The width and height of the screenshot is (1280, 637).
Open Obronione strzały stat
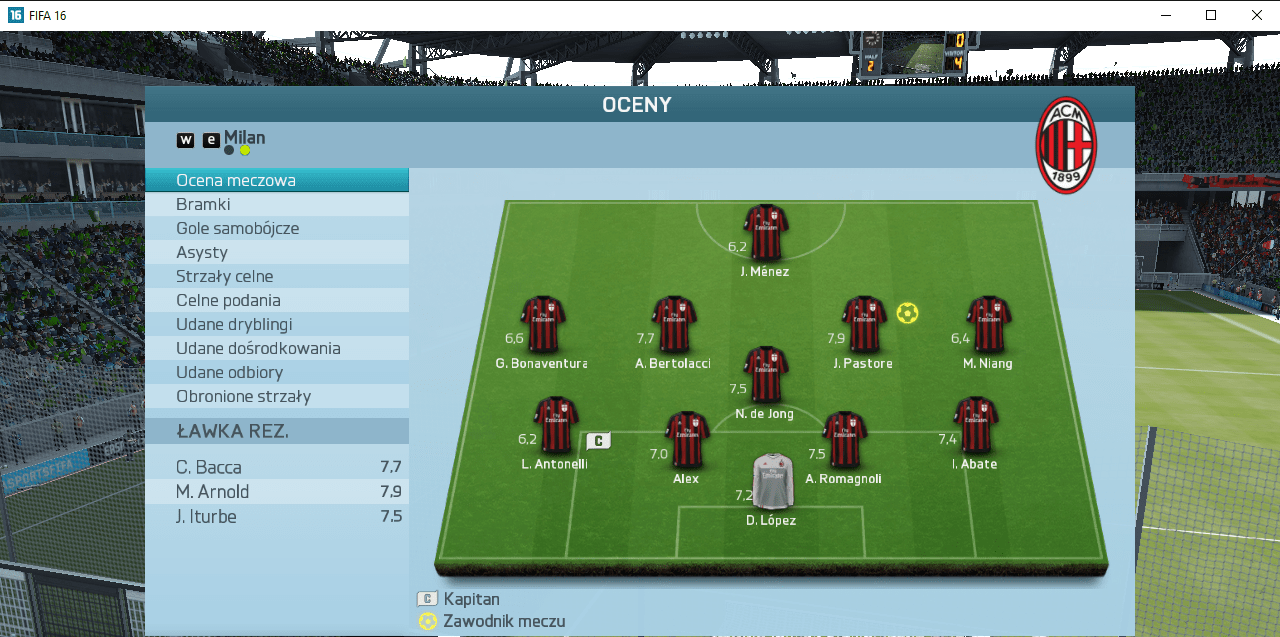click(276, 396)
